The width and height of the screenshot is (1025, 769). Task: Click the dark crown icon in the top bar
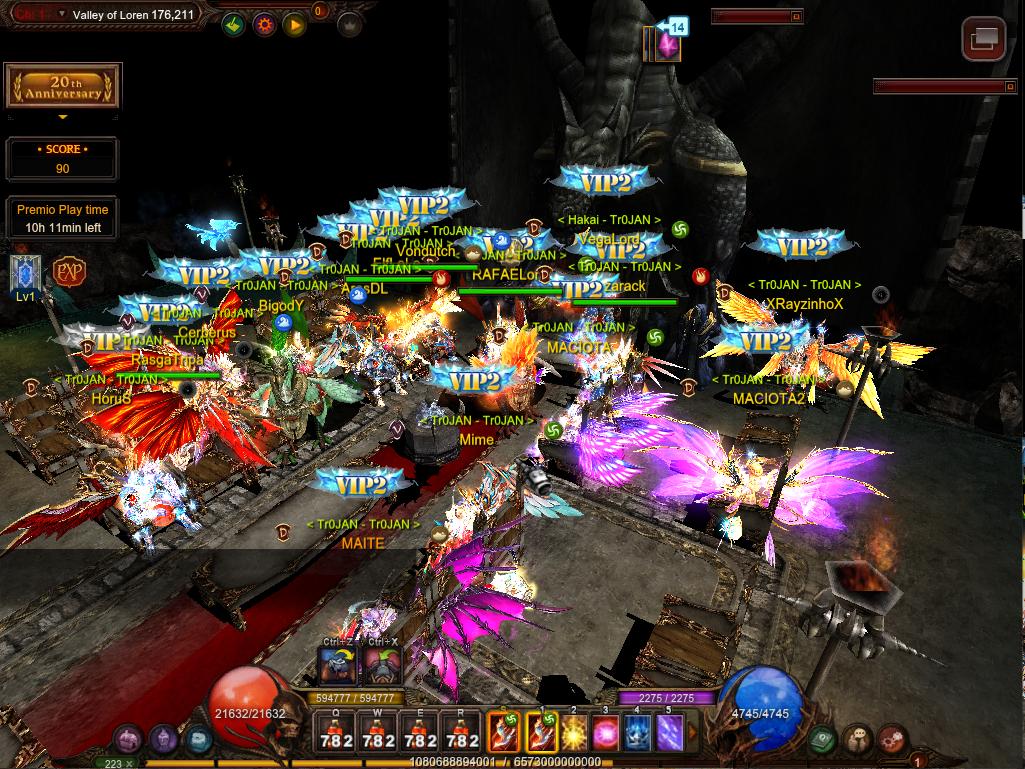pyautogui.click(x=349, y=24)
